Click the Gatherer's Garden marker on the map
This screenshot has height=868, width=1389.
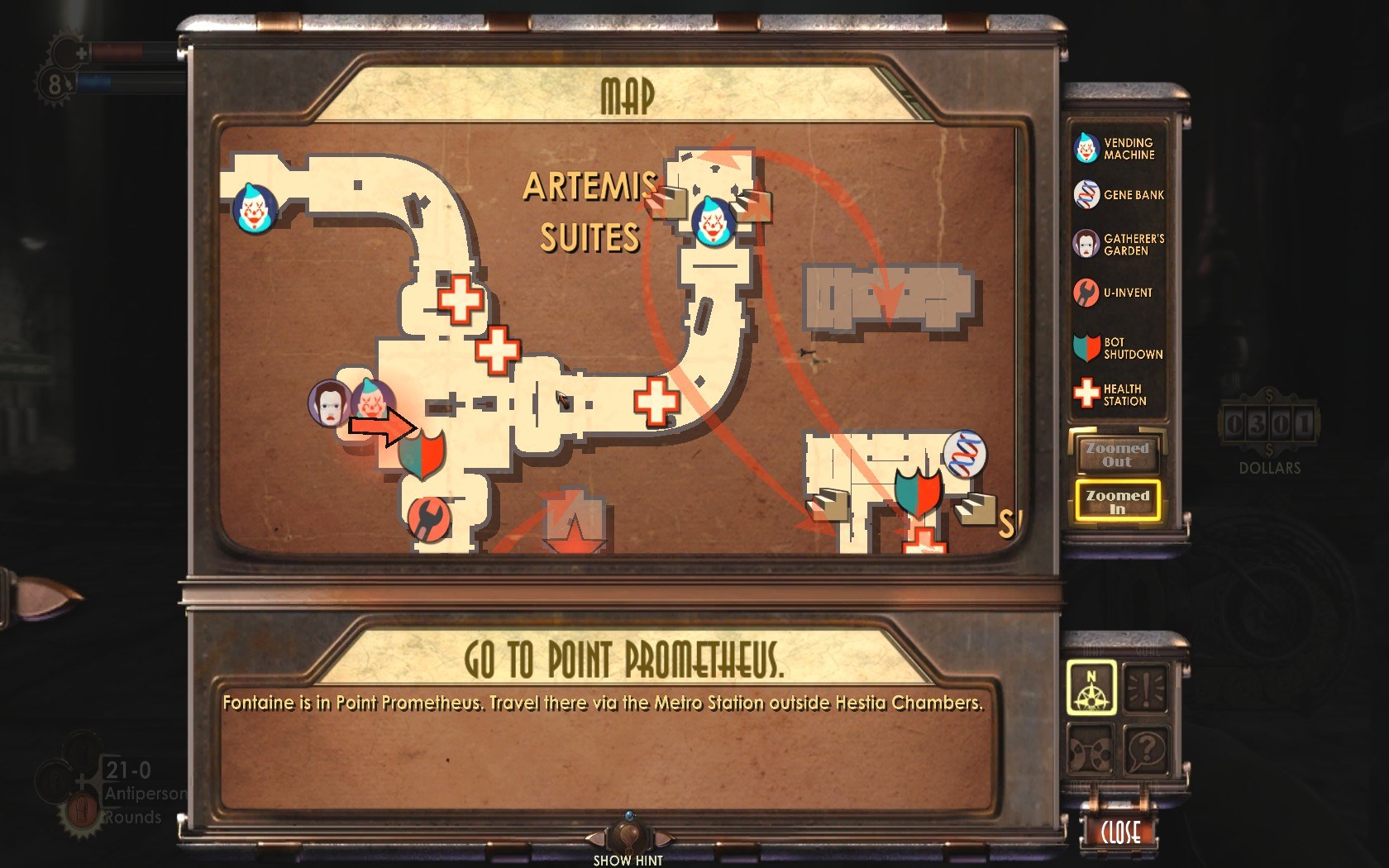[328, 403]
